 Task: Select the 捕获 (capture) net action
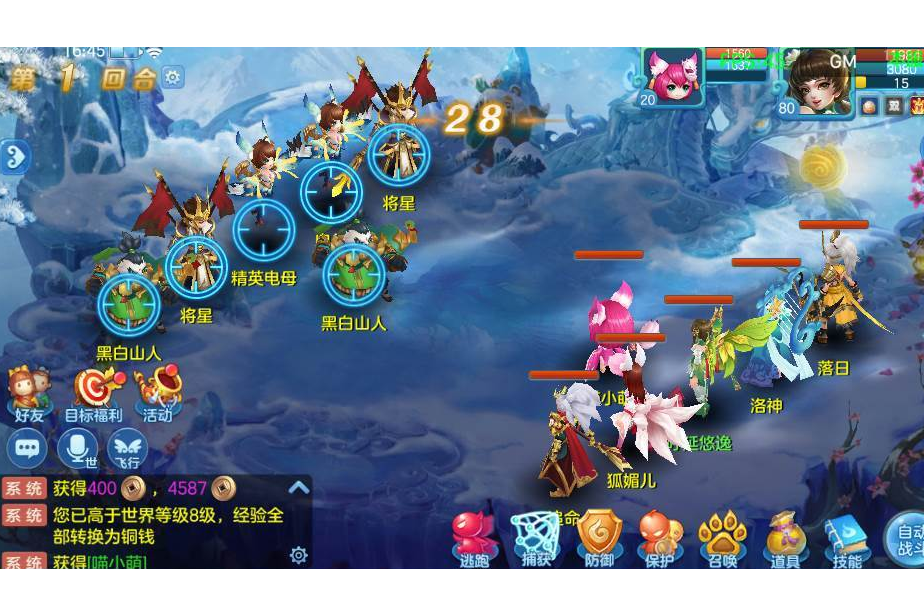pos(535,538)
